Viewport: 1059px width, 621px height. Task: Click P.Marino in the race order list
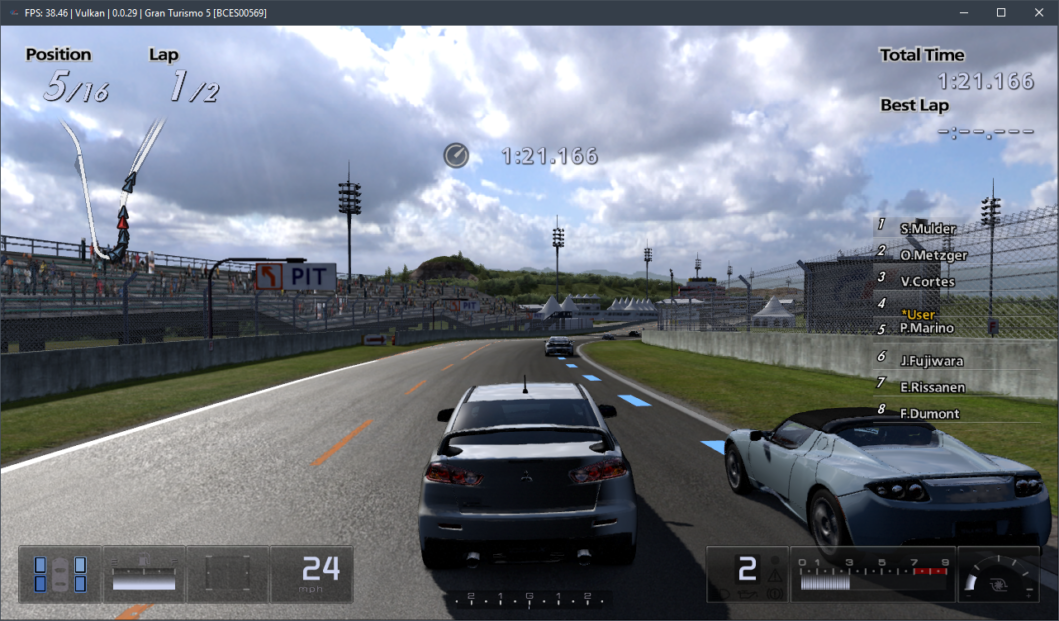[x=926, y=328]
